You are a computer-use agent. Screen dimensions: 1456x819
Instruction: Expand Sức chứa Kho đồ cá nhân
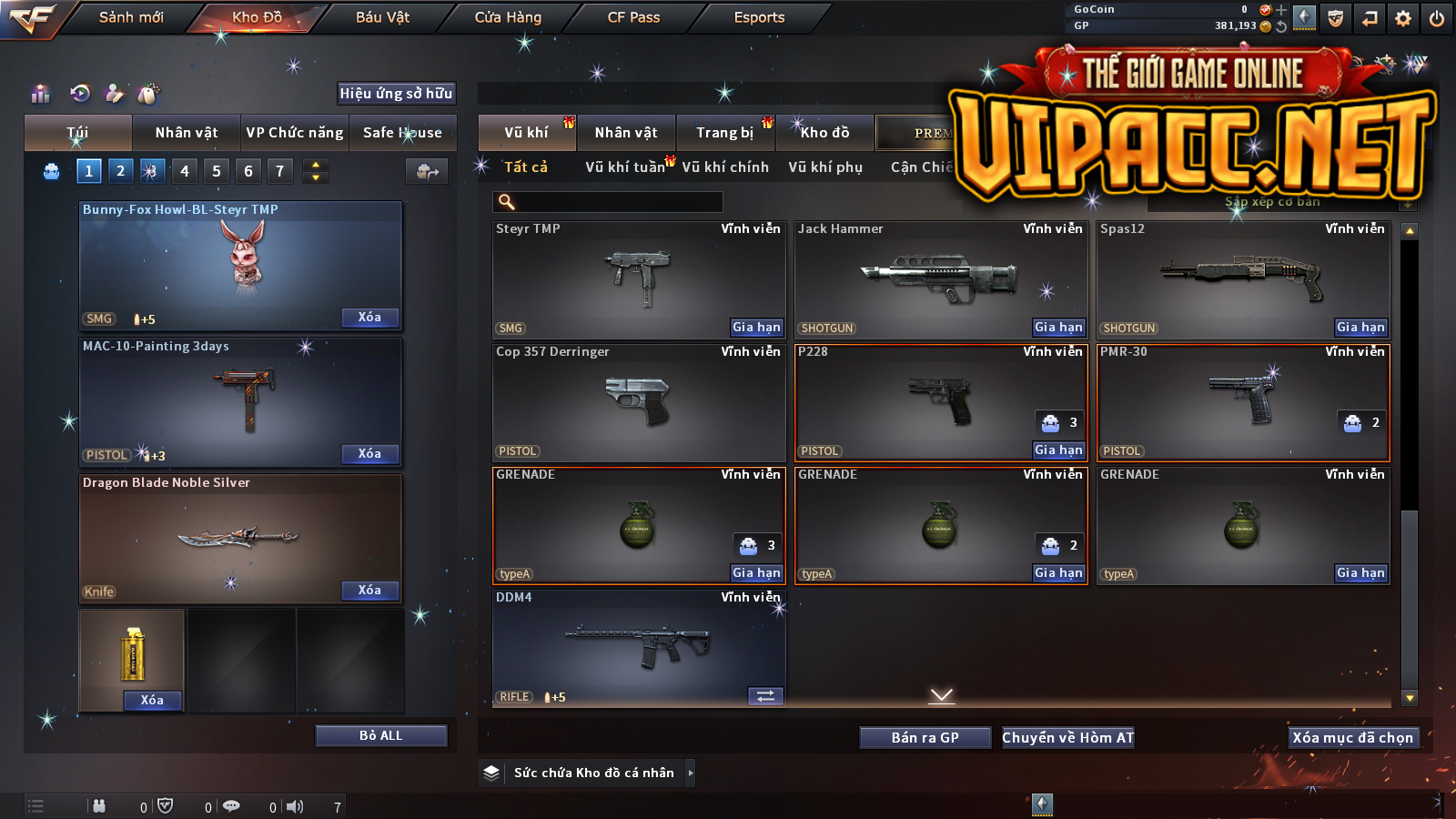click(x=691, y=773)
